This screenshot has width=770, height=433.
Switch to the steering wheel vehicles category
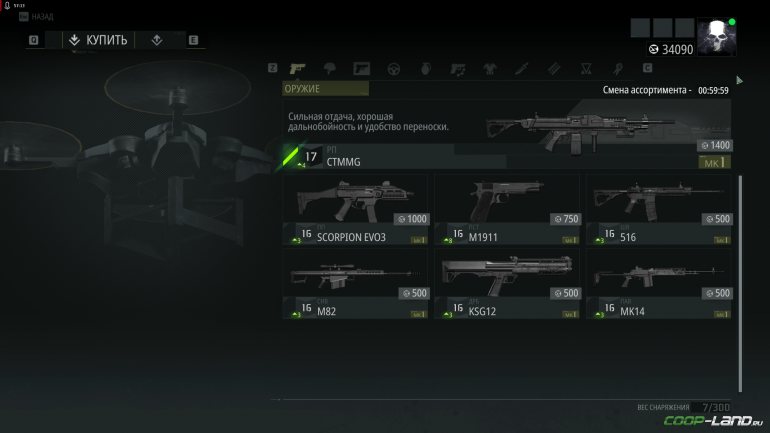(x=394, y=69)
